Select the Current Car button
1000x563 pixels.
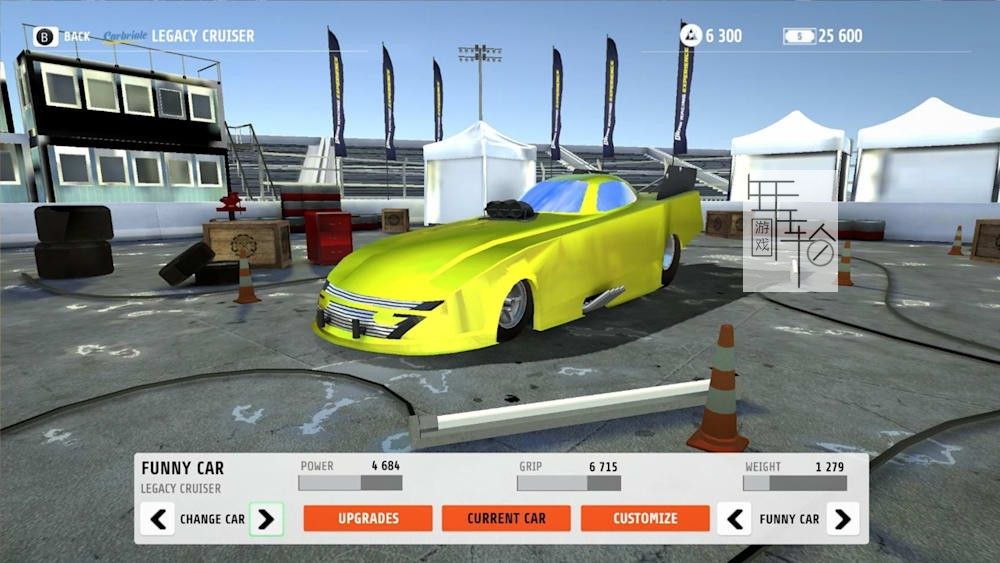[x=506, y=518]
